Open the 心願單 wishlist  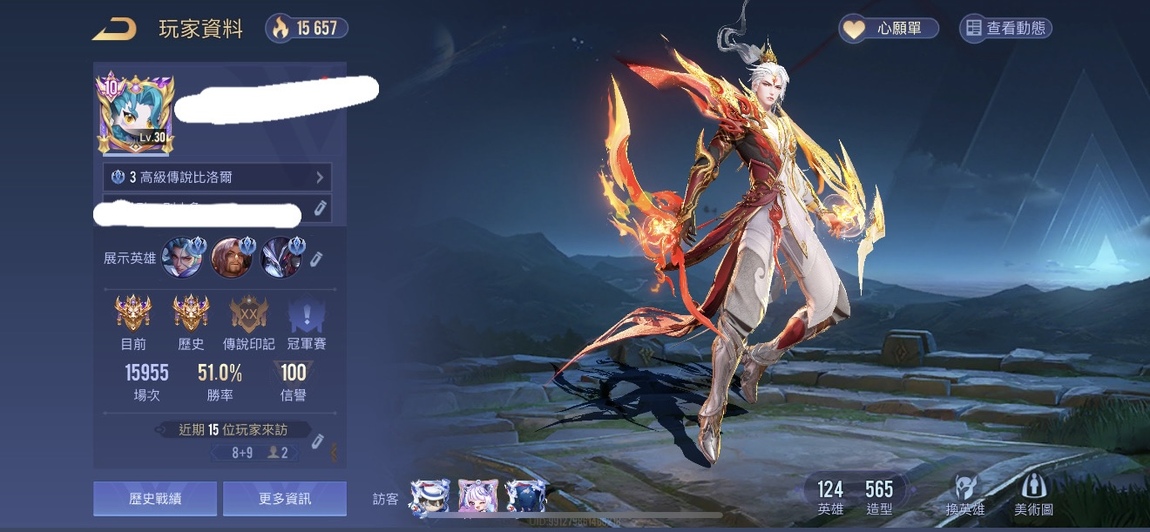point(888,29)
